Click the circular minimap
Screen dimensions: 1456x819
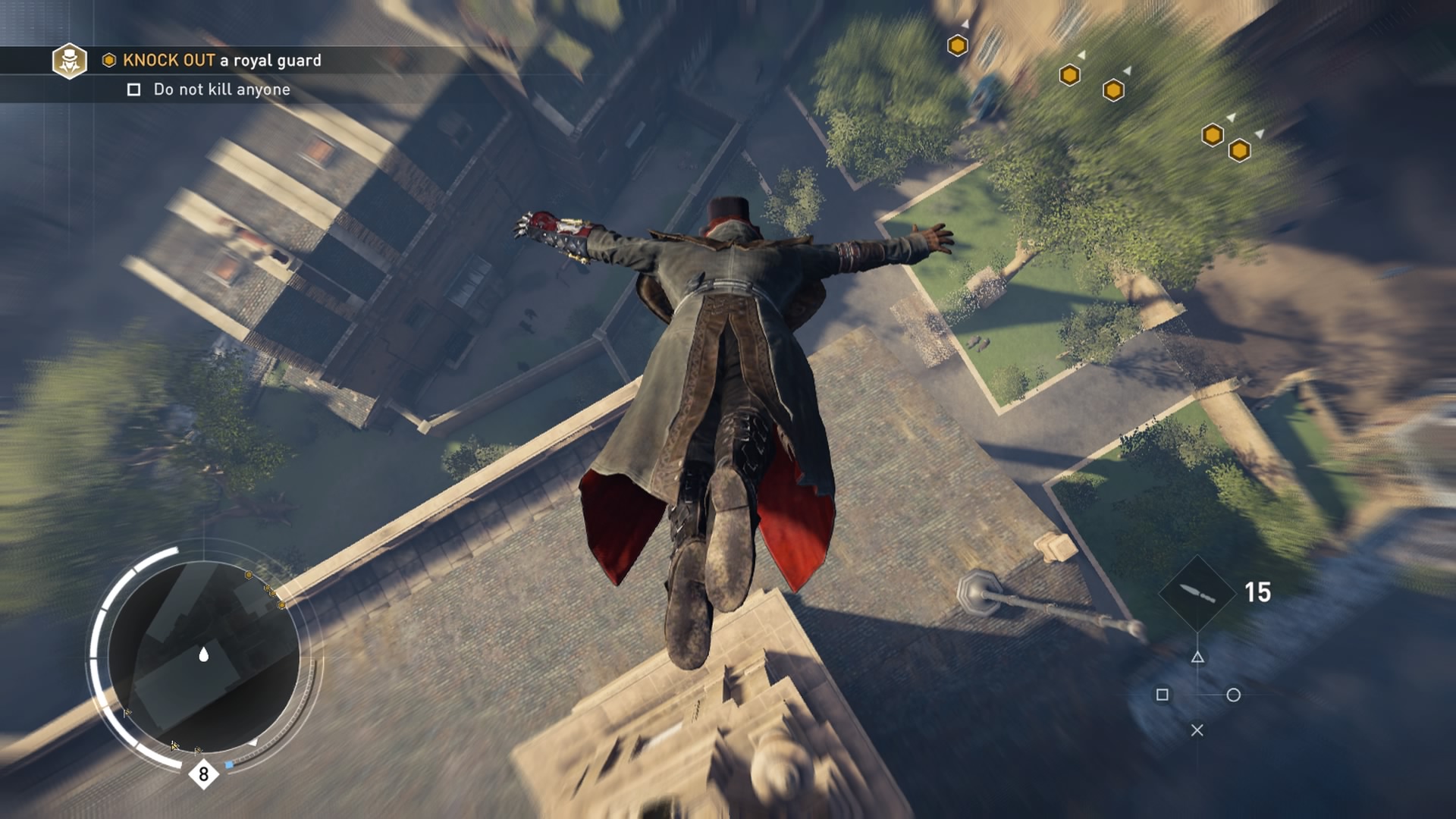point(203,655)
